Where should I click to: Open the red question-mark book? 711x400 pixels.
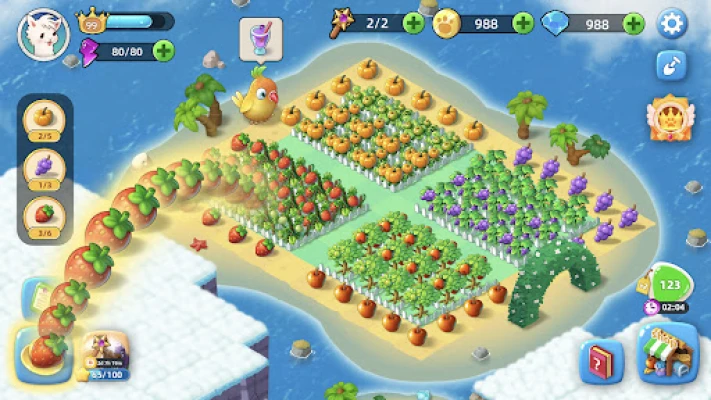coord(601,361)
